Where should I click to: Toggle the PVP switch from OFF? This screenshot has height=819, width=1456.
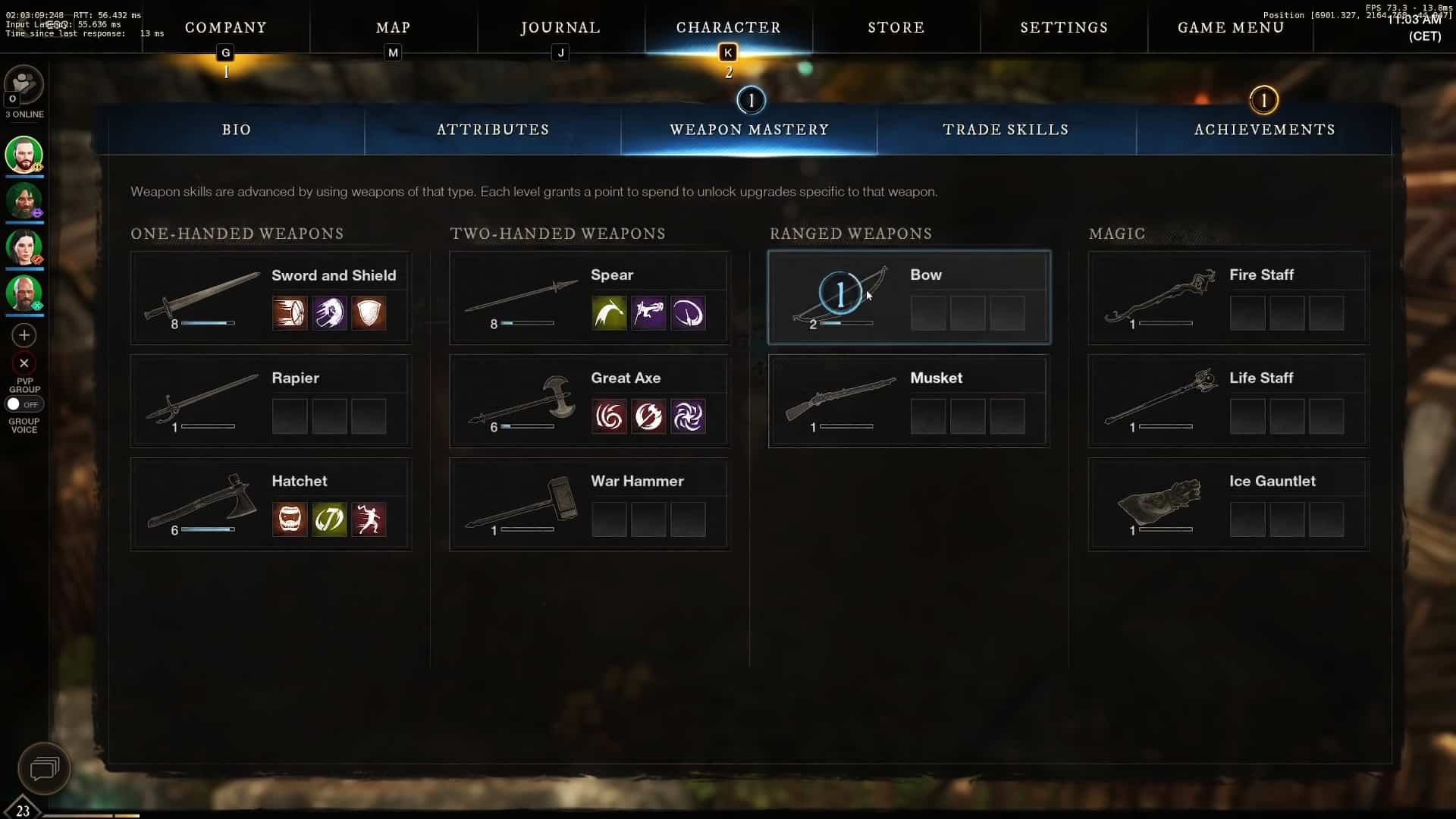click(24, 404)
